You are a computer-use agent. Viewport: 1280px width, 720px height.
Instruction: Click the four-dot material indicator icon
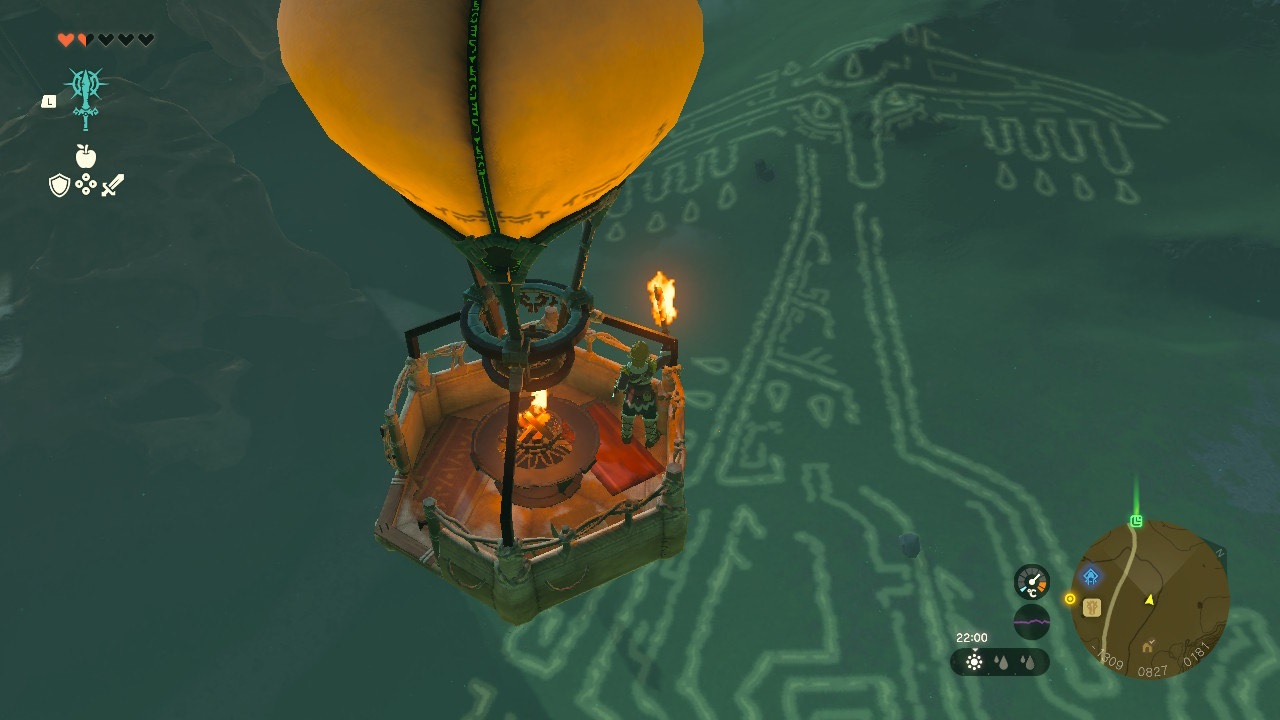pyautogui.click(x=86, y=183)
